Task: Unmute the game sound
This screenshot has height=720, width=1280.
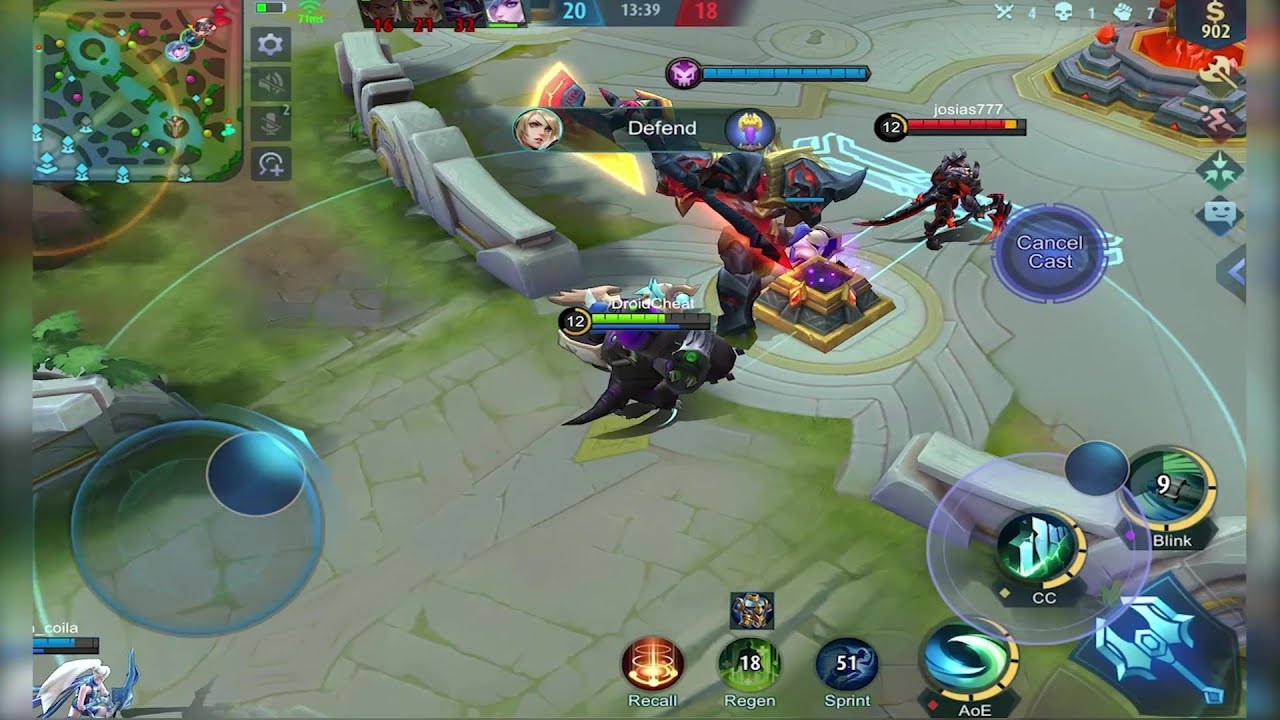Action: coord(270,82)
